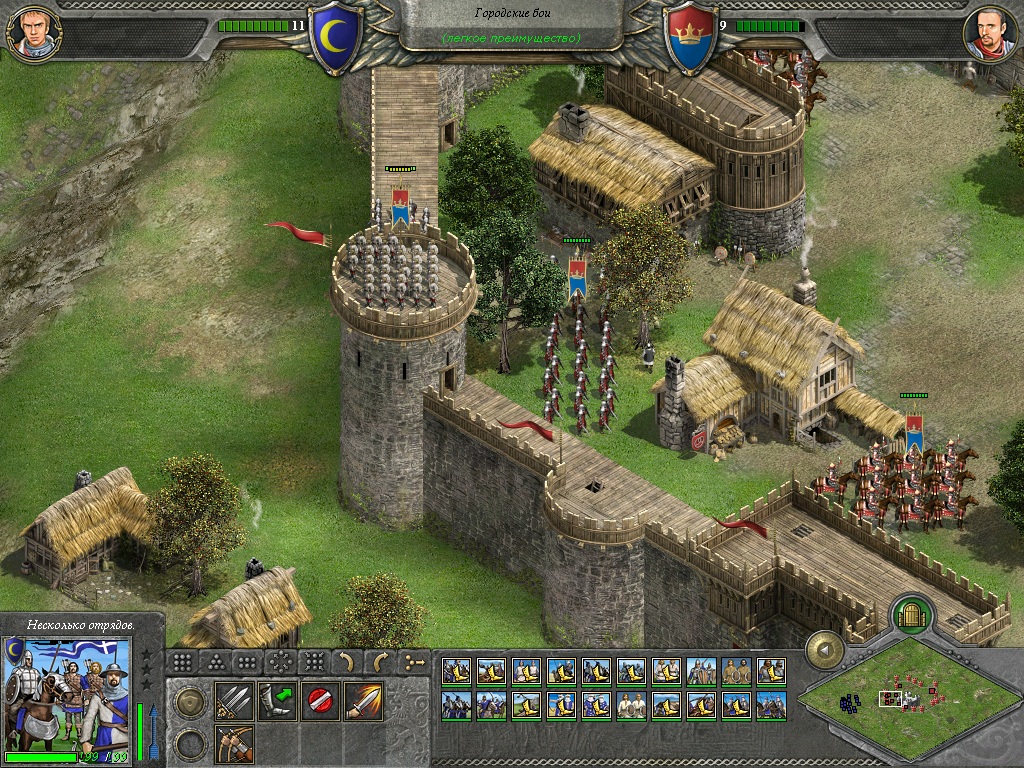Viewport: 1024px width, 768px height.
Task: Select the two-row line formation
Action: tap(248, 662)
